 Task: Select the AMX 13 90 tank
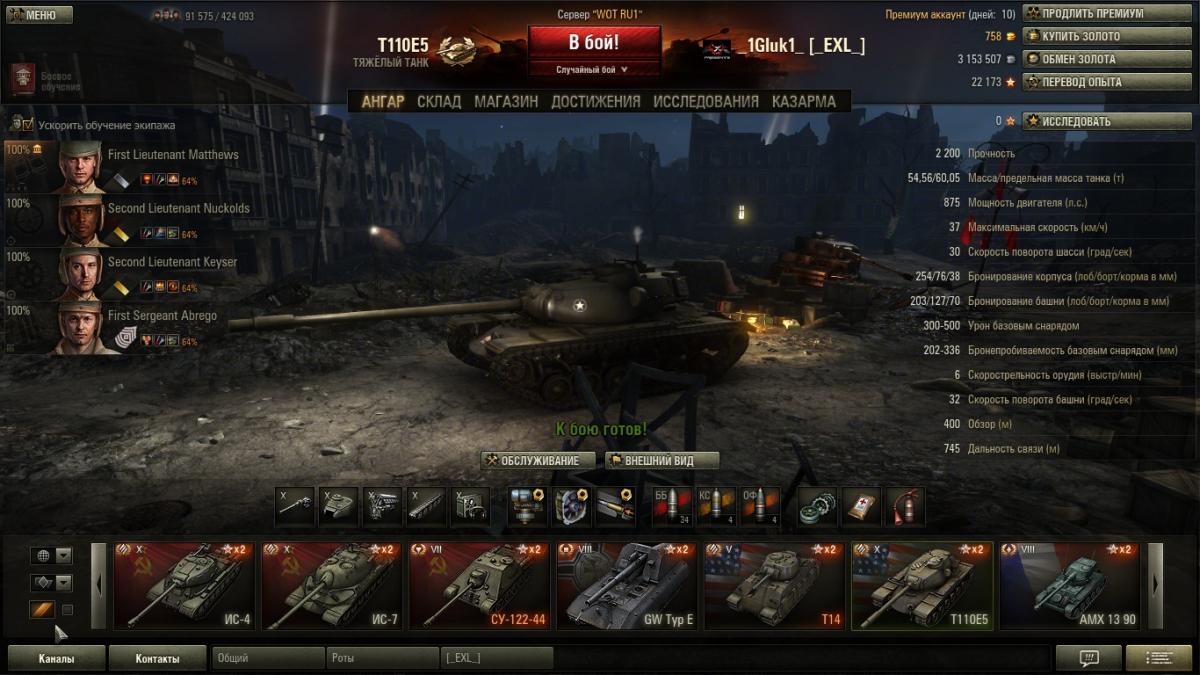[x=1070, y=587]
